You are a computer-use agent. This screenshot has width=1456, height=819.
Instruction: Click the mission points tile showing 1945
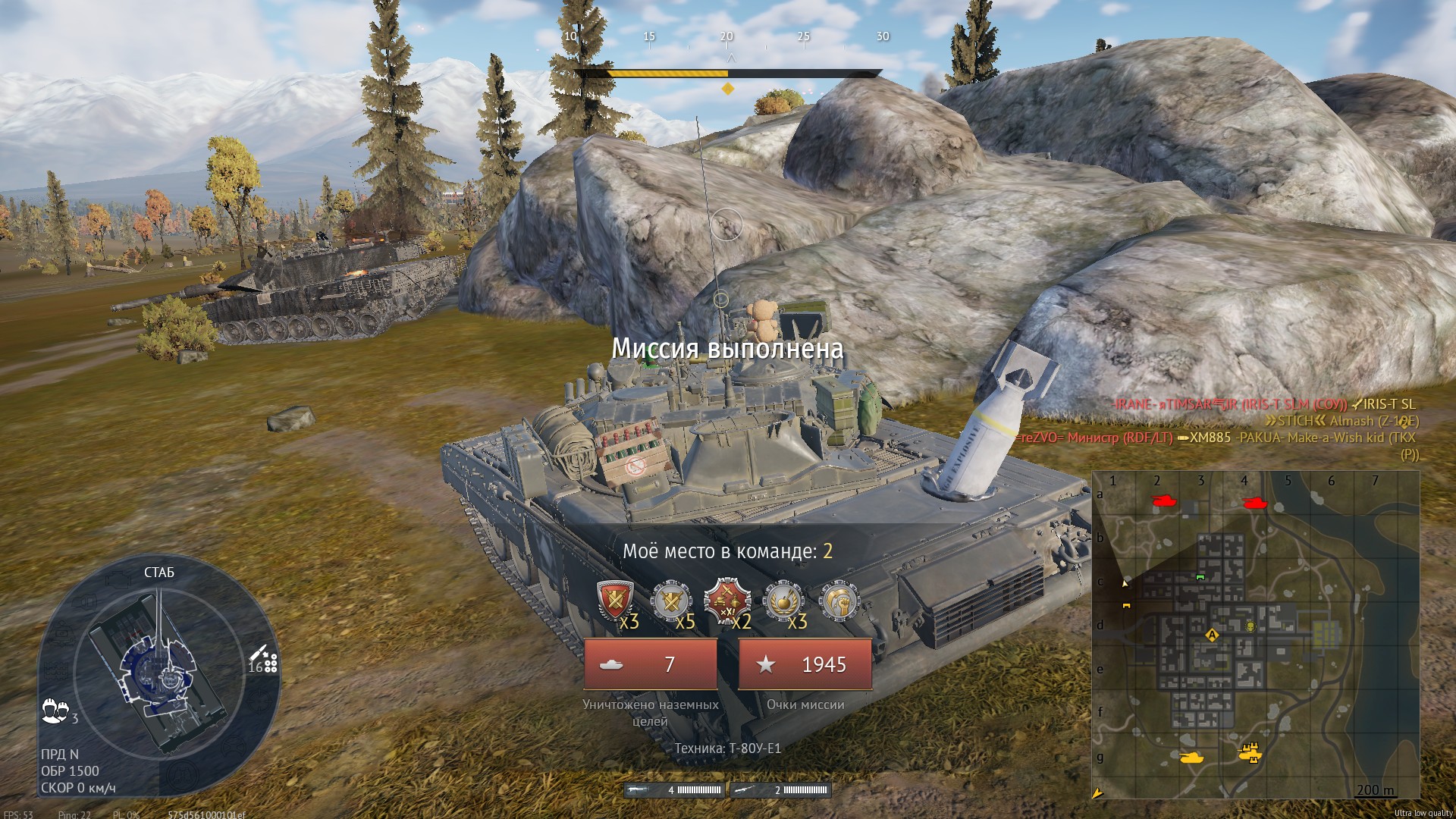805,664
